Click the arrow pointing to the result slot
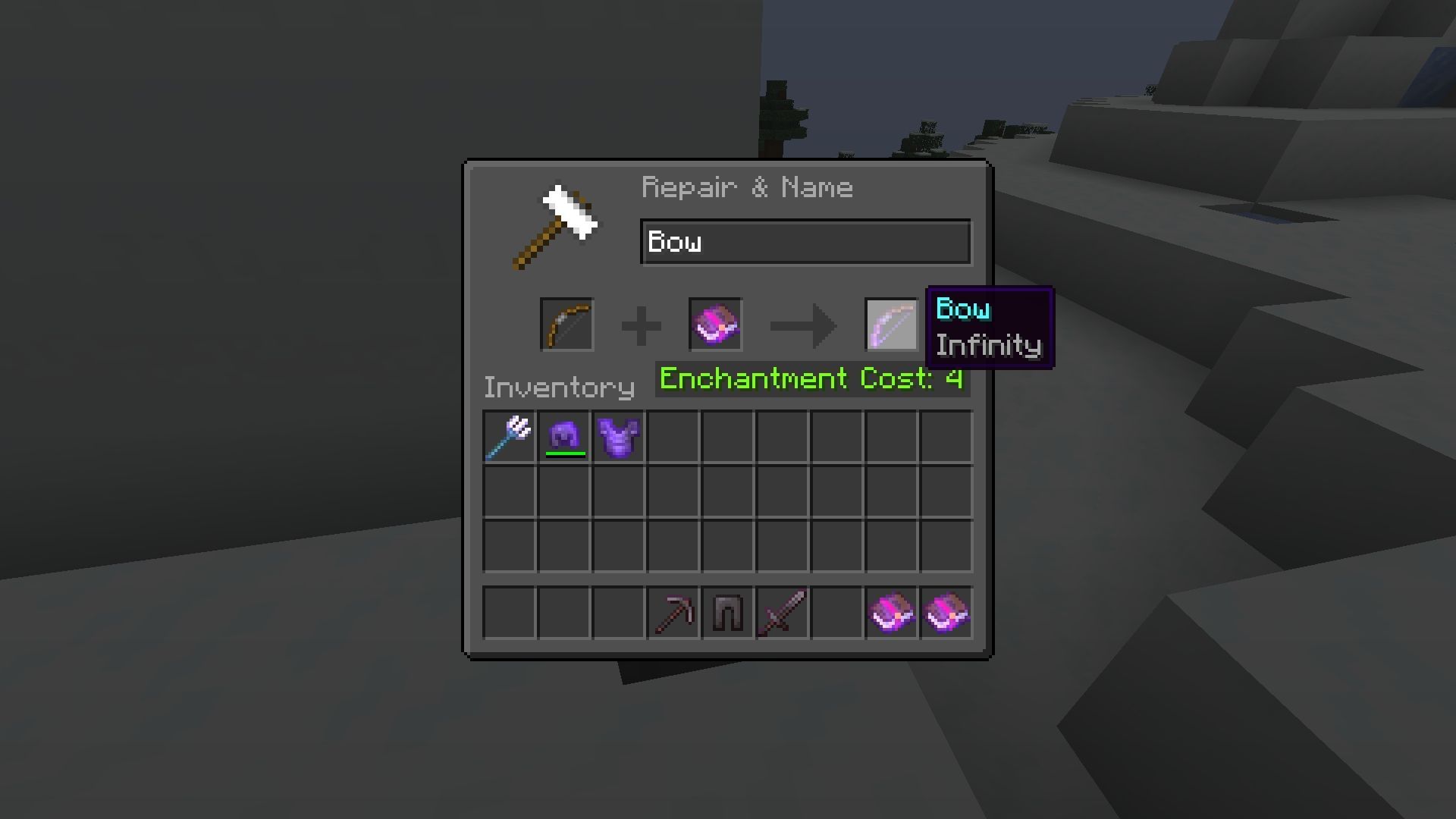Image resolution: width=1456 pixels, height=819 pixels. pyautogui.click(x=802, y=325)
